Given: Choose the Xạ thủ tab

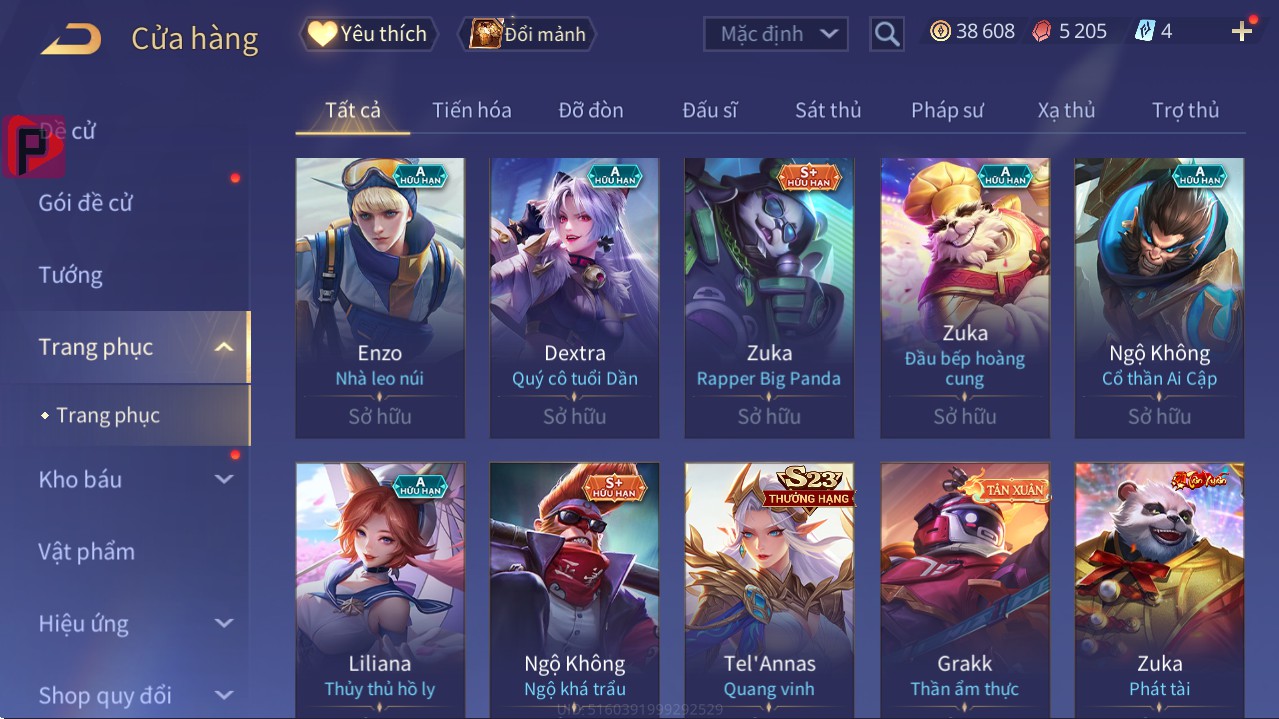Looking at the screenshot, I should click(x=1066, y=110).
